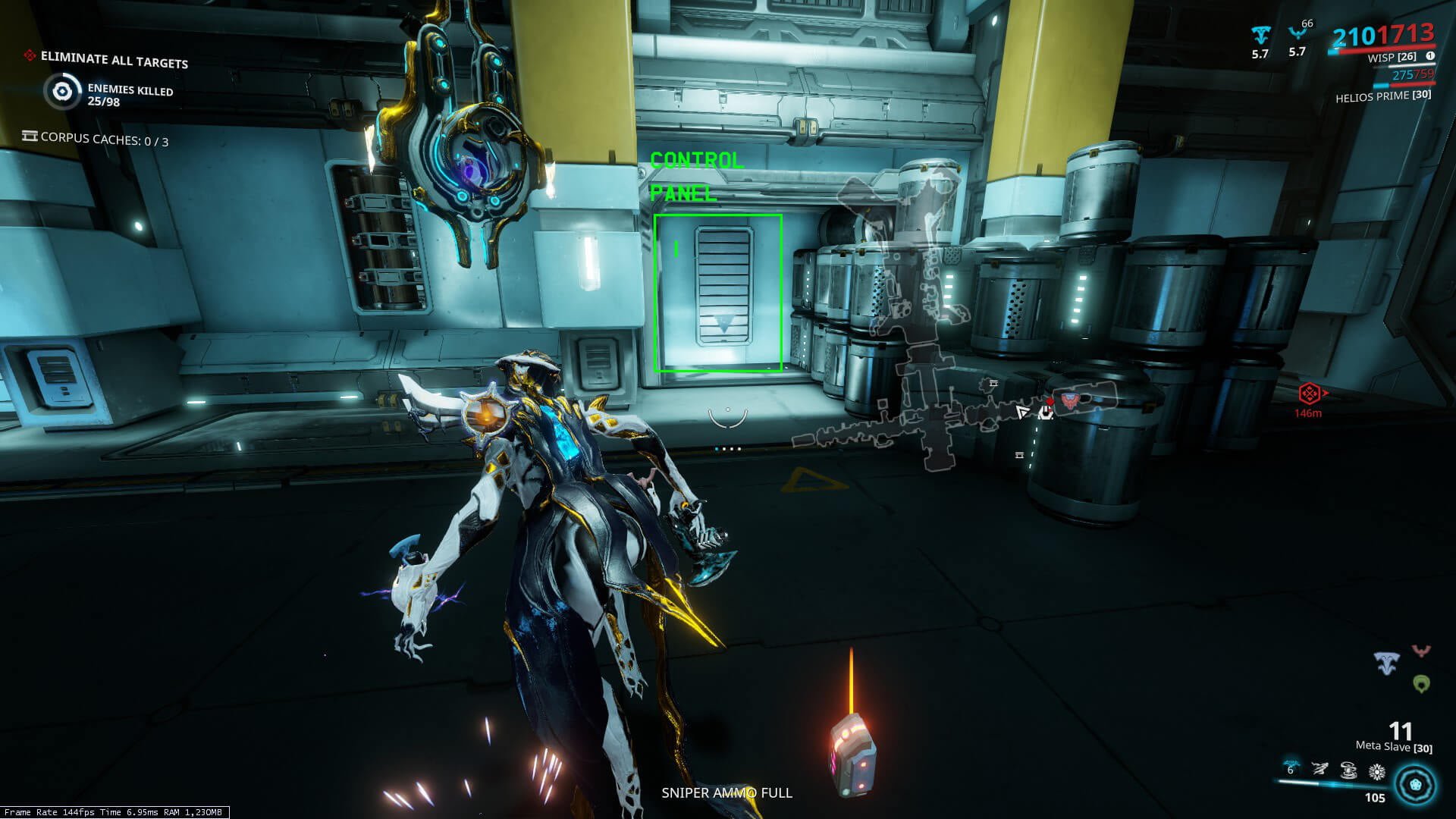Activate Wisp's fourth ability, Sol Gate
Viewport: 1456px width, 819px height.
pos(1377,772)
